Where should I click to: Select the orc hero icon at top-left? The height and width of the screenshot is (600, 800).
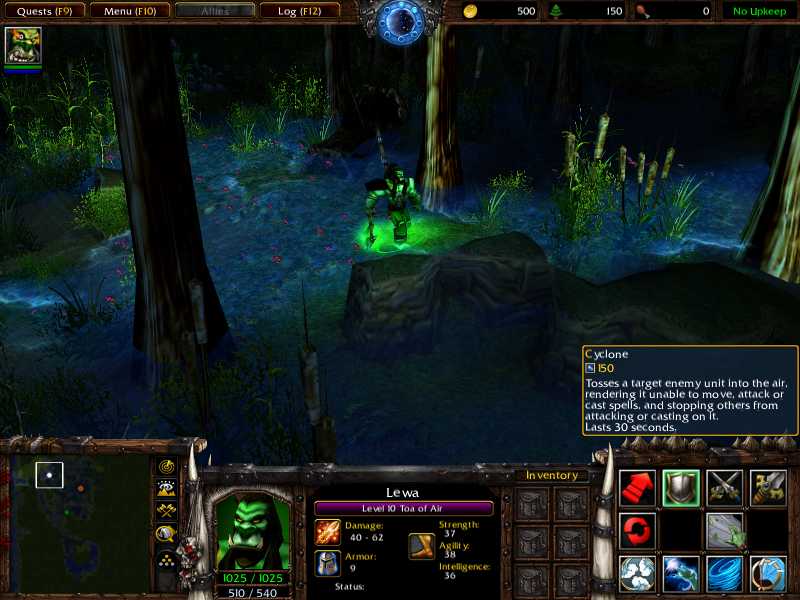tap(22, 46)
